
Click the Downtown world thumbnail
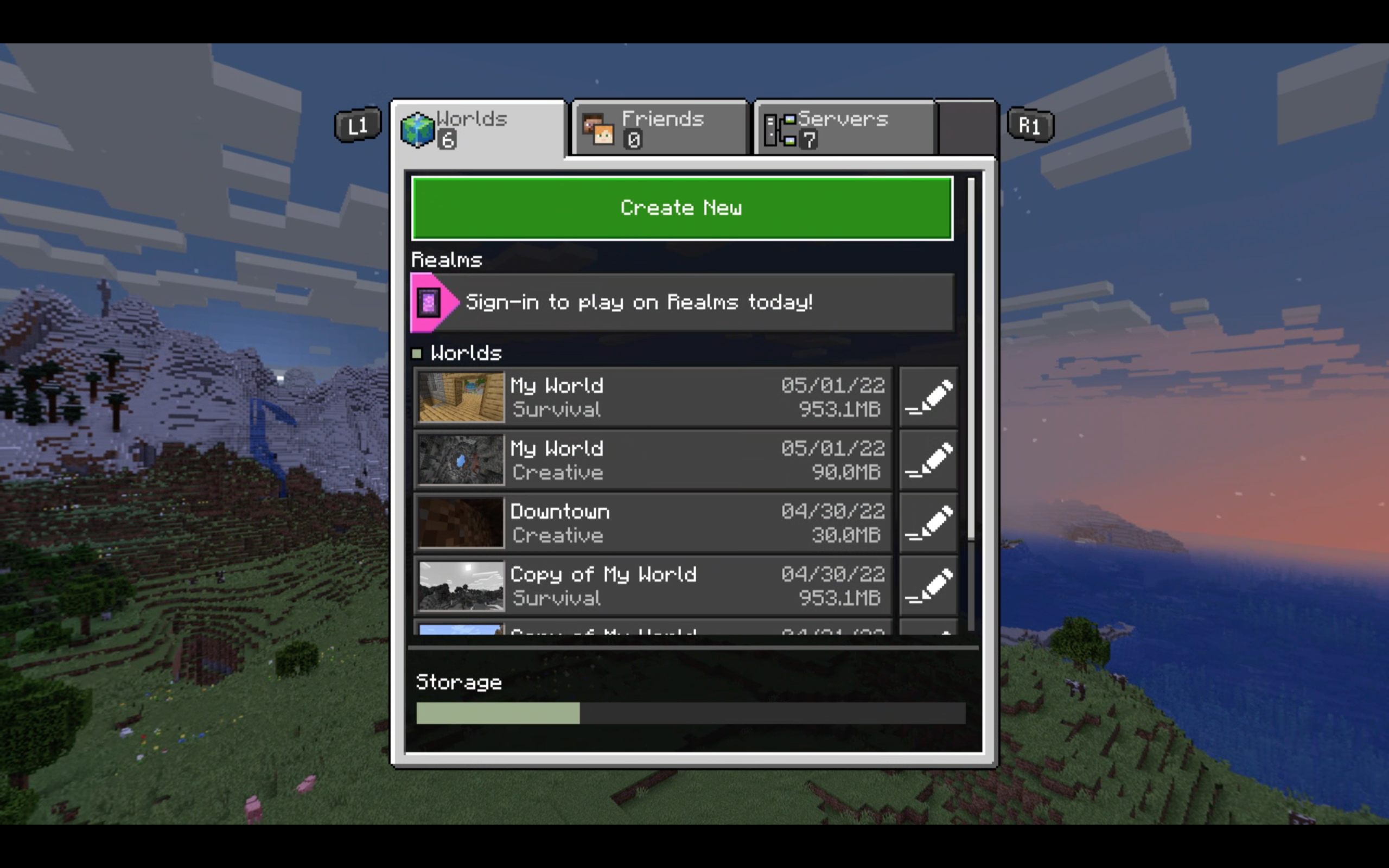(x=460, y=523)
